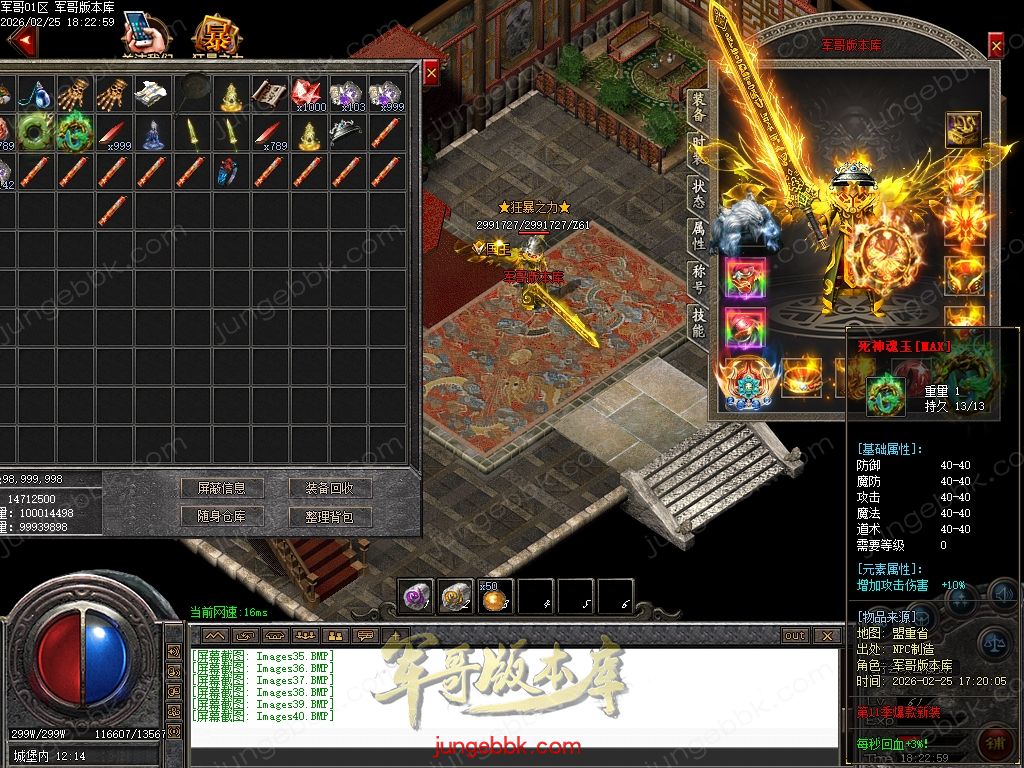Screen dimensions: 1024x768
Task: Pick the green jade ring item
Action: point(36,131)
